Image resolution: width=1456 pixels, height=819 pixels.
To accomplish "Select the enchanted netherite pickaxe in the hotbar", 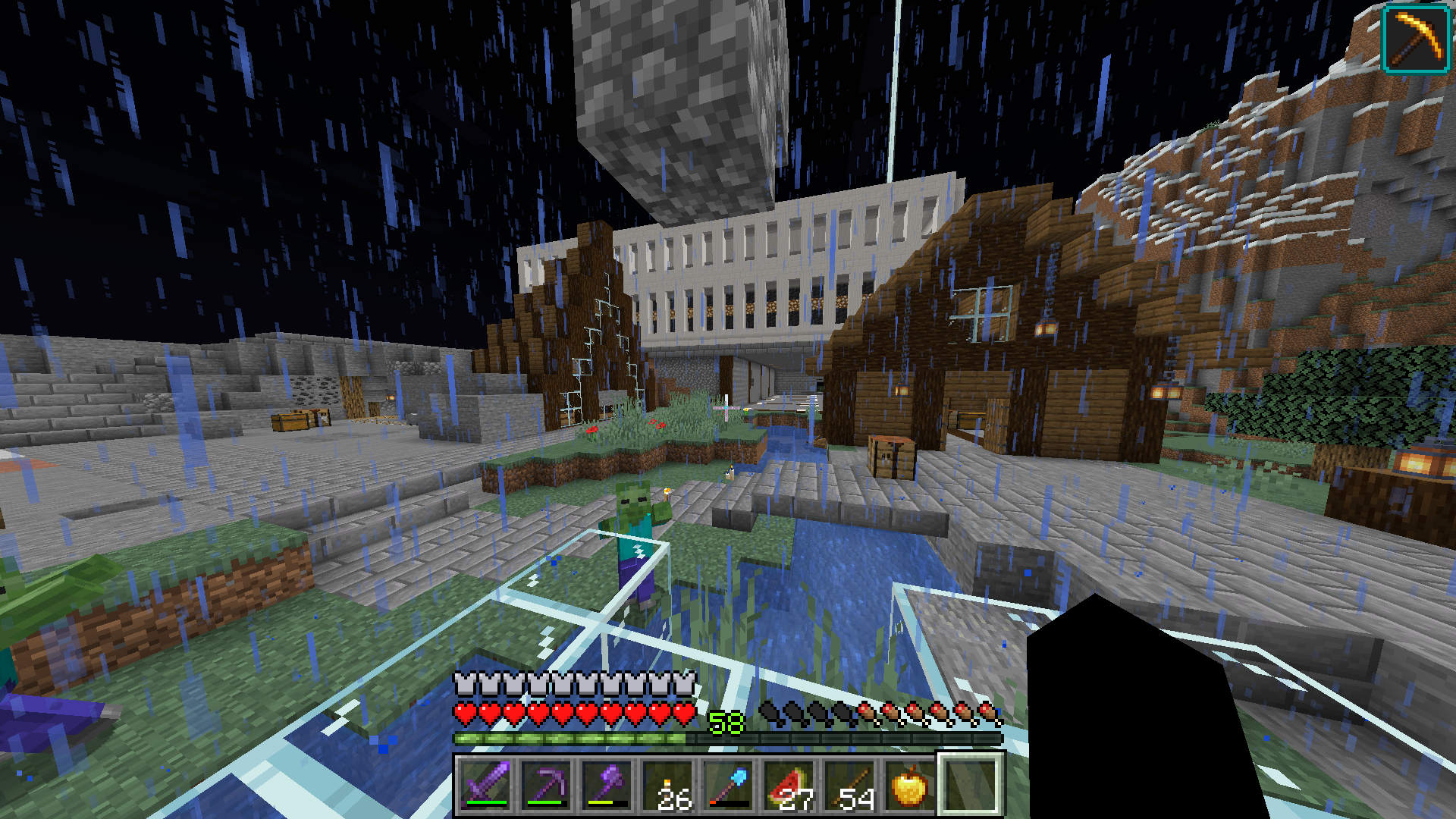I will 547,785.
